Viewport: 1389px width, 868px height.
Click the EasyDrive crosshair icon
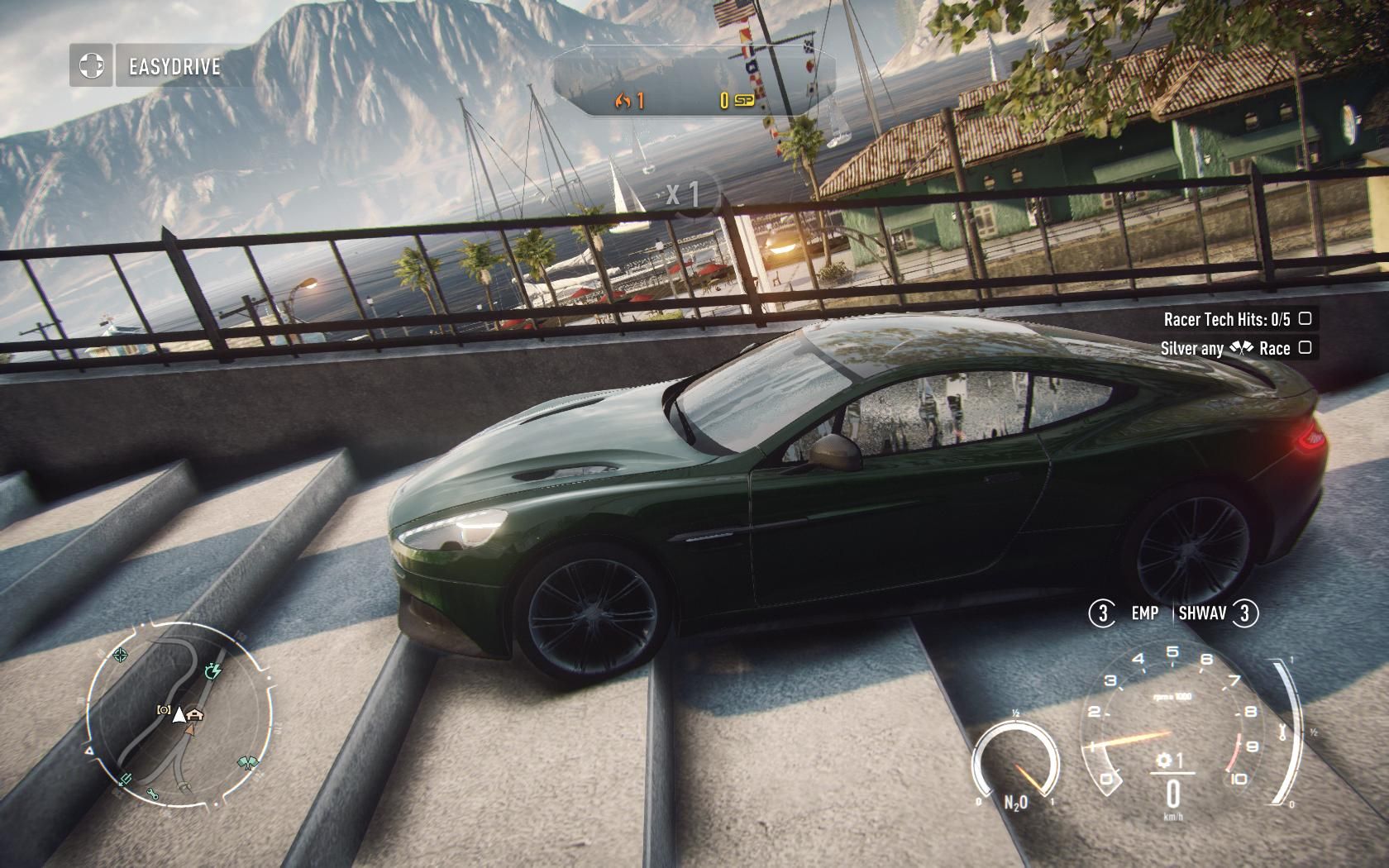tap(91, 65)
